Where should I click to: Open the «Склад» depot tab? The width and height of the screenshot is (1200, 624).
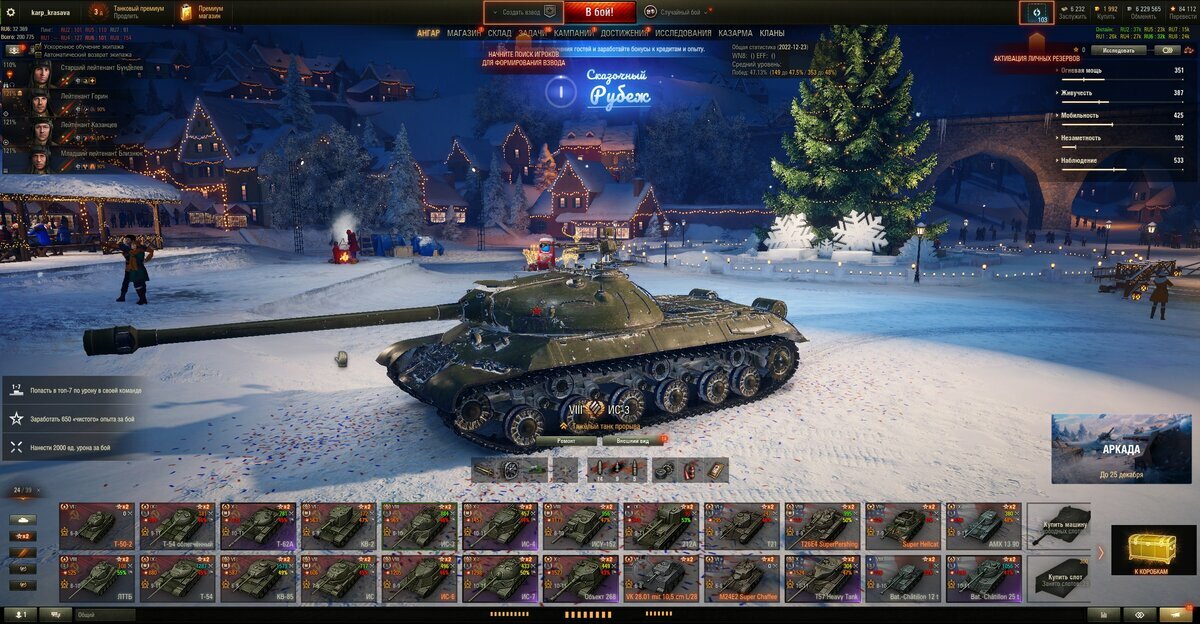point(499,33)
